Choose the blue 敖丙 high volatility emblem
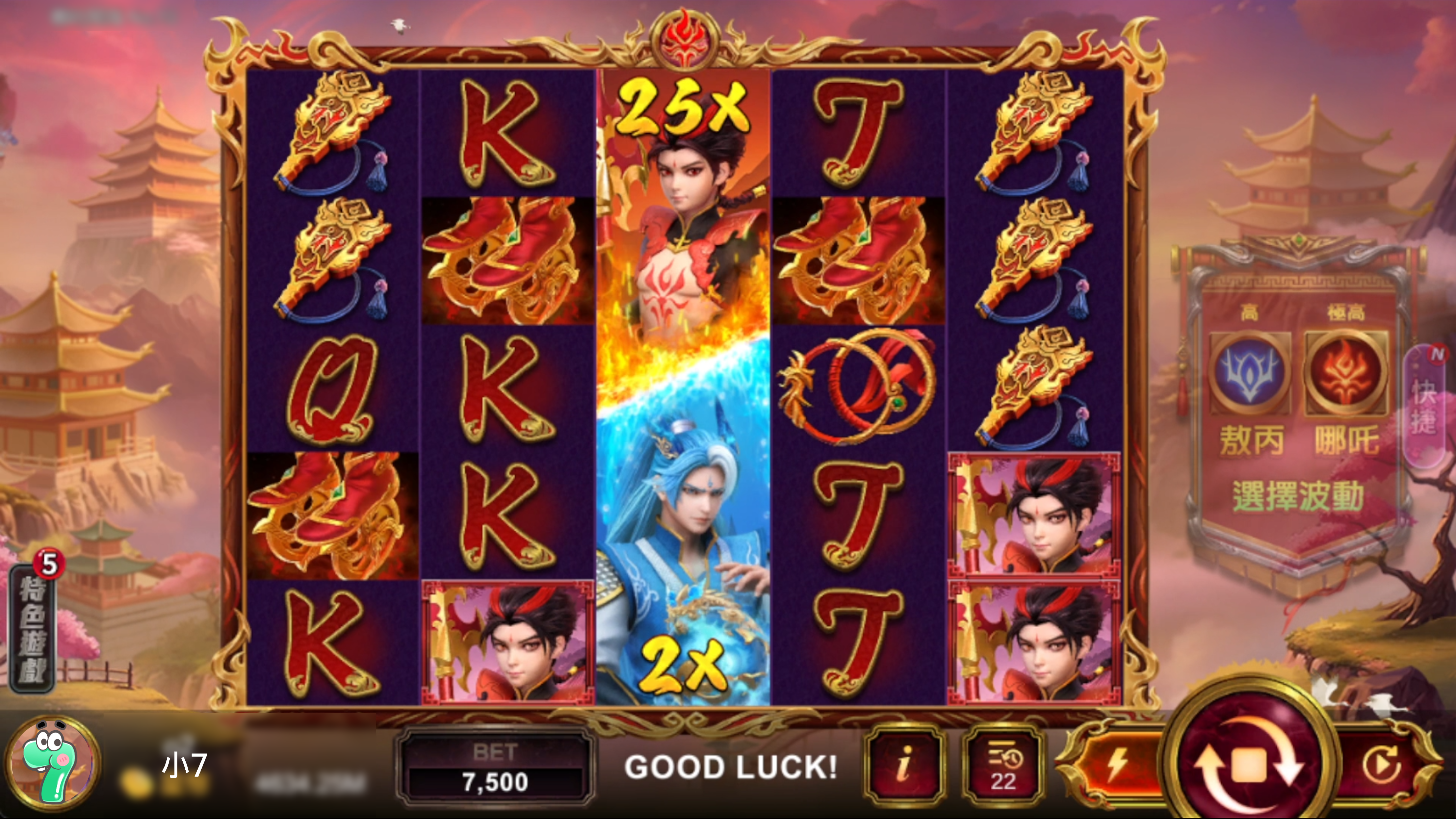Viewport: 1456px width, 819px height. click(x=1250, y=373)
